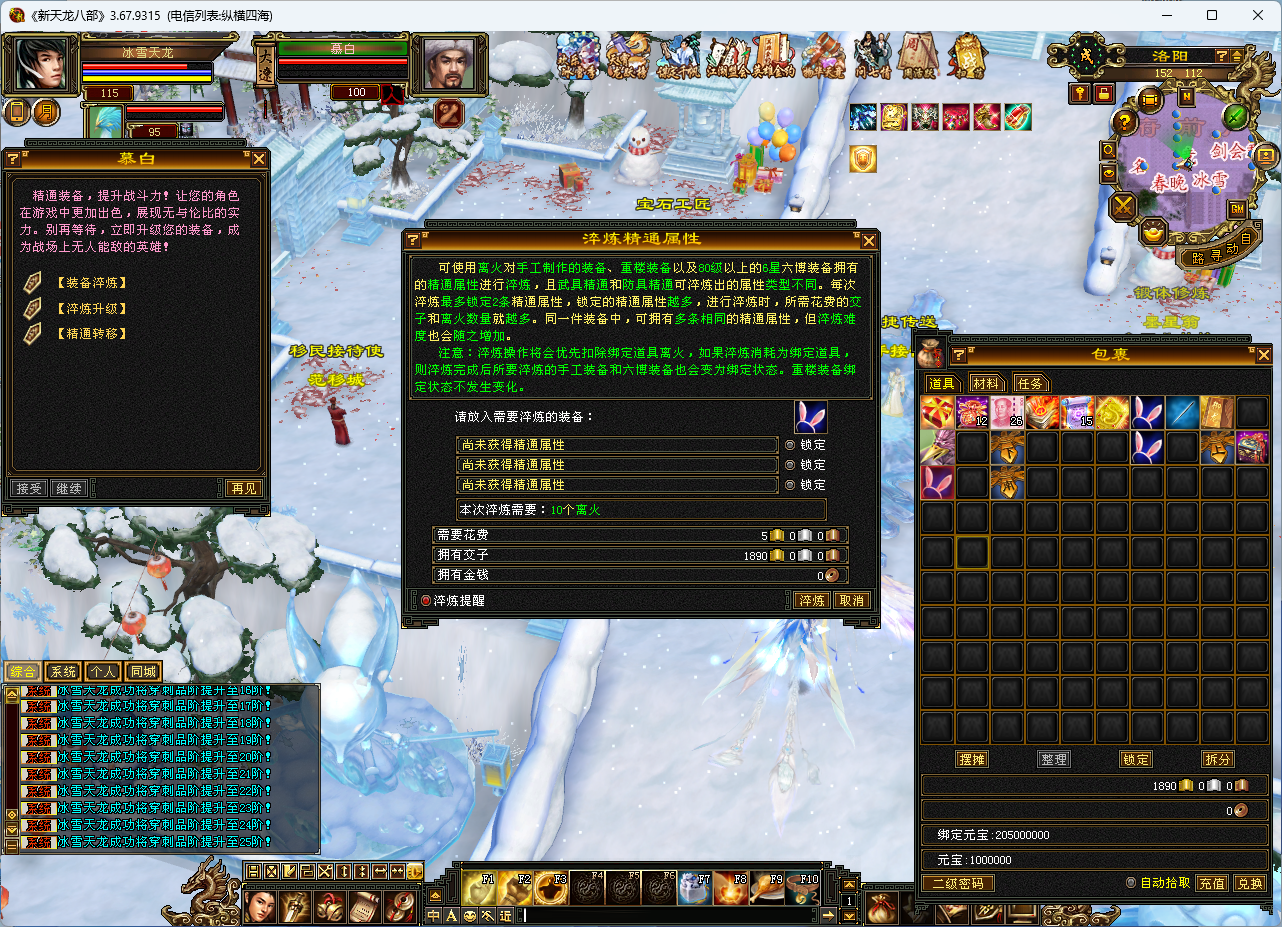Screen dimensions: 1282x927
Task: Choose the 【装备淬炼】 dialogue option
Action: click(x=91, y=283)
